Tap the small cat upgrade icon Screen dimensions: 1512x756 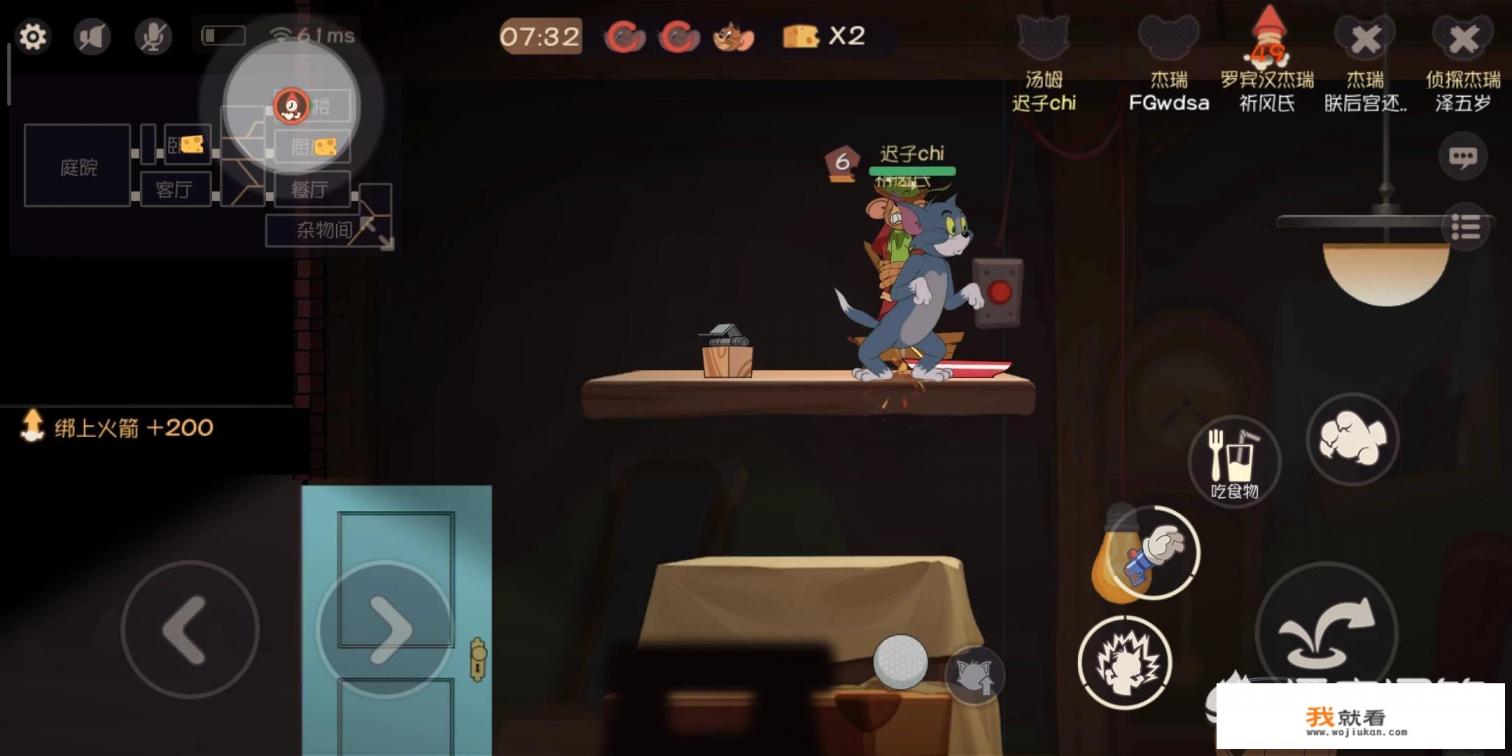973,675
